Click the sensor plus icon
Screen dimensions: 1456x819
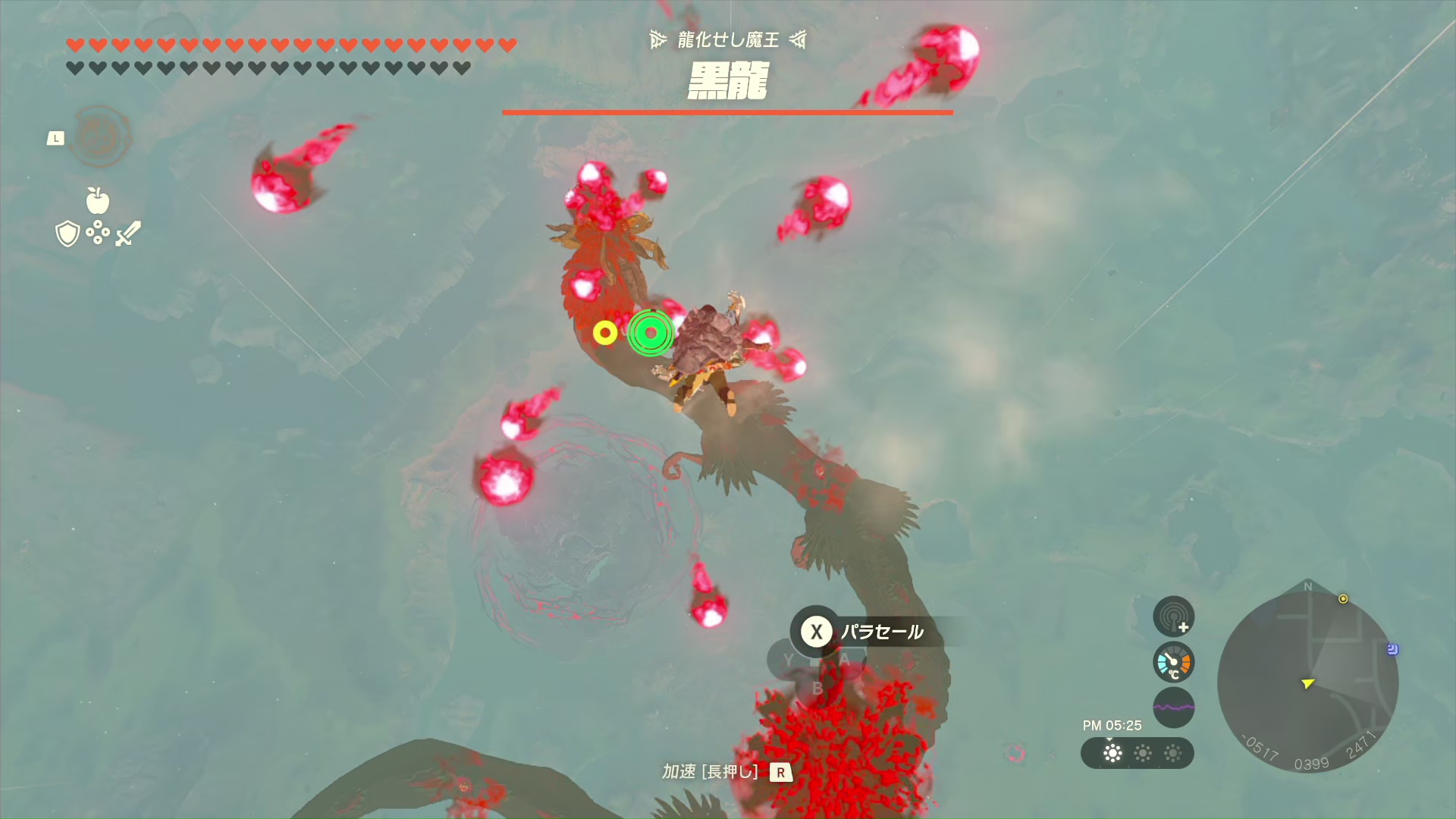pyautogui.click(x=1173, y=616)
